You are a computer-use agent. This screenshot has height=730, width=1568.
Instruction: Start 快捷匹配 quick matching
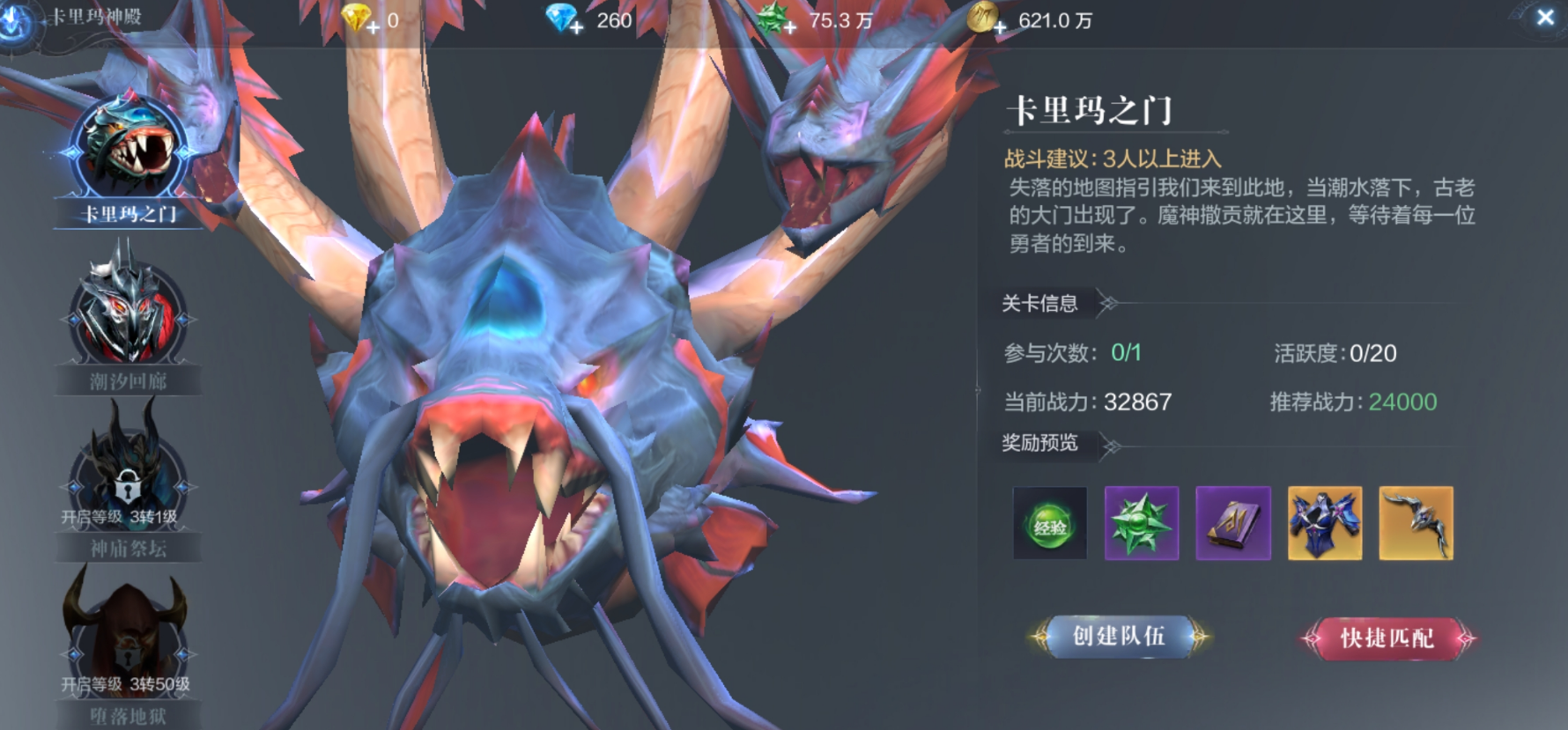(1387, 638)
